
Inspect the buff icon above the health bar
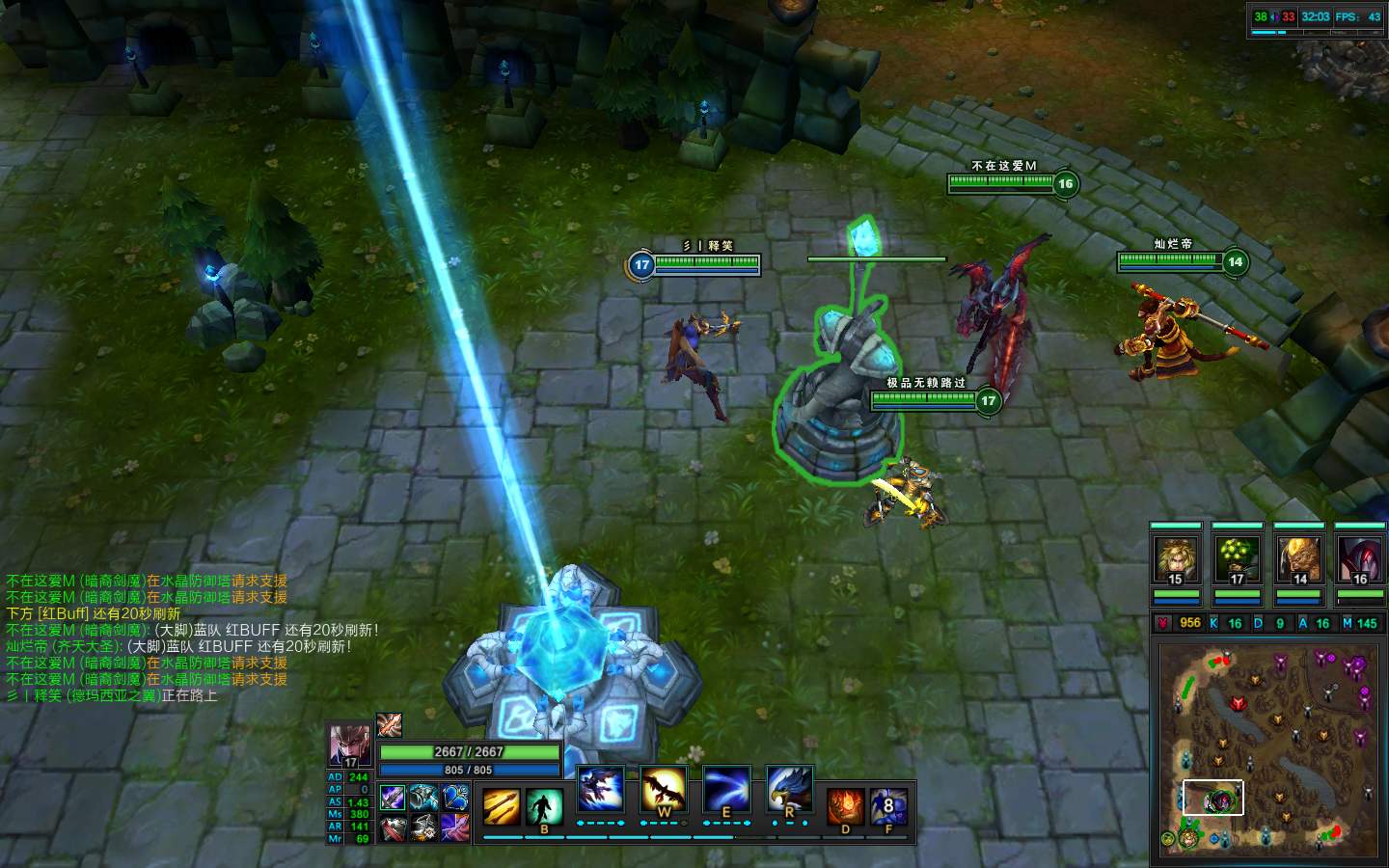[389, 725]
